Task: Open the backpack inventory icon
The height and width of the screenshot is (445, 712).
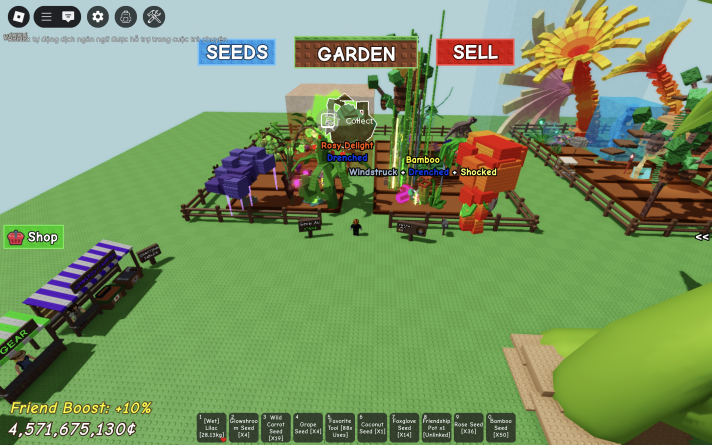Action: pos(125,17)
